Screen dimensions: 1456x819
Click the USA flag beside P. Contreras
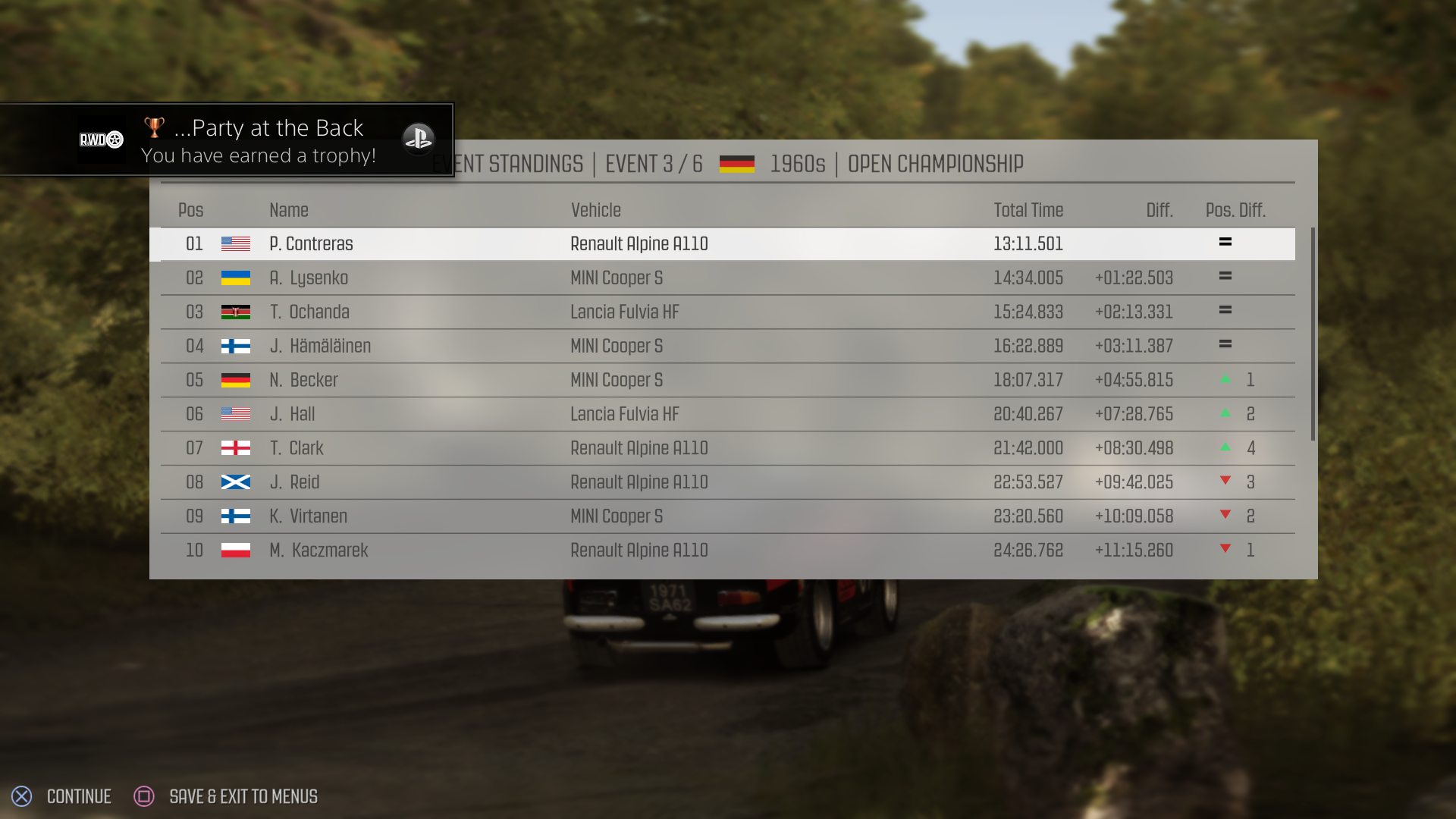[236, 243]
